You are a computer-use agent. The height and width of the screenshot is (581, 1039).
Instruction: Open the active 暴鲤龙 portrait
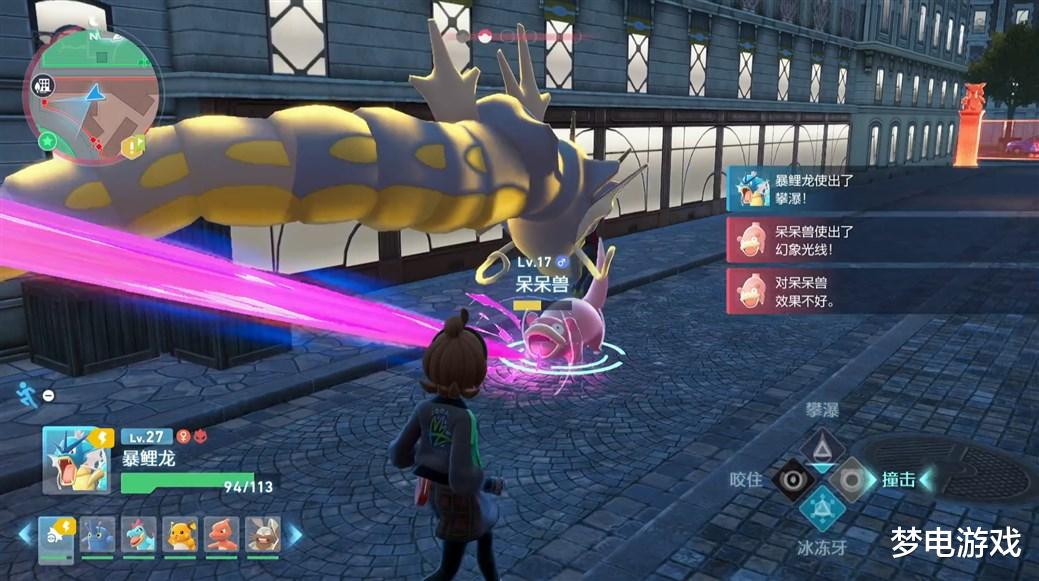tap(73, 459)
